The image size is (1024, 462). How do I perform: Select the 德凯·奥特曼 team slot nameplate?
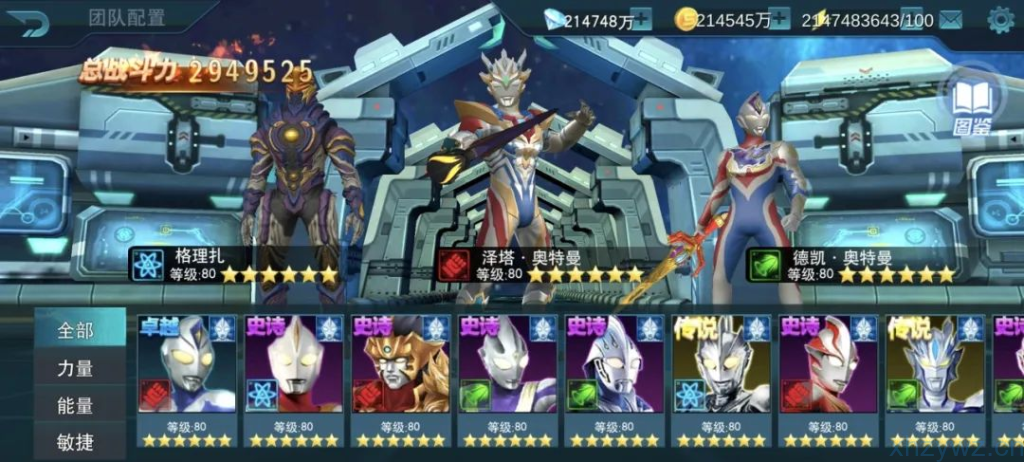coord(852,265)
